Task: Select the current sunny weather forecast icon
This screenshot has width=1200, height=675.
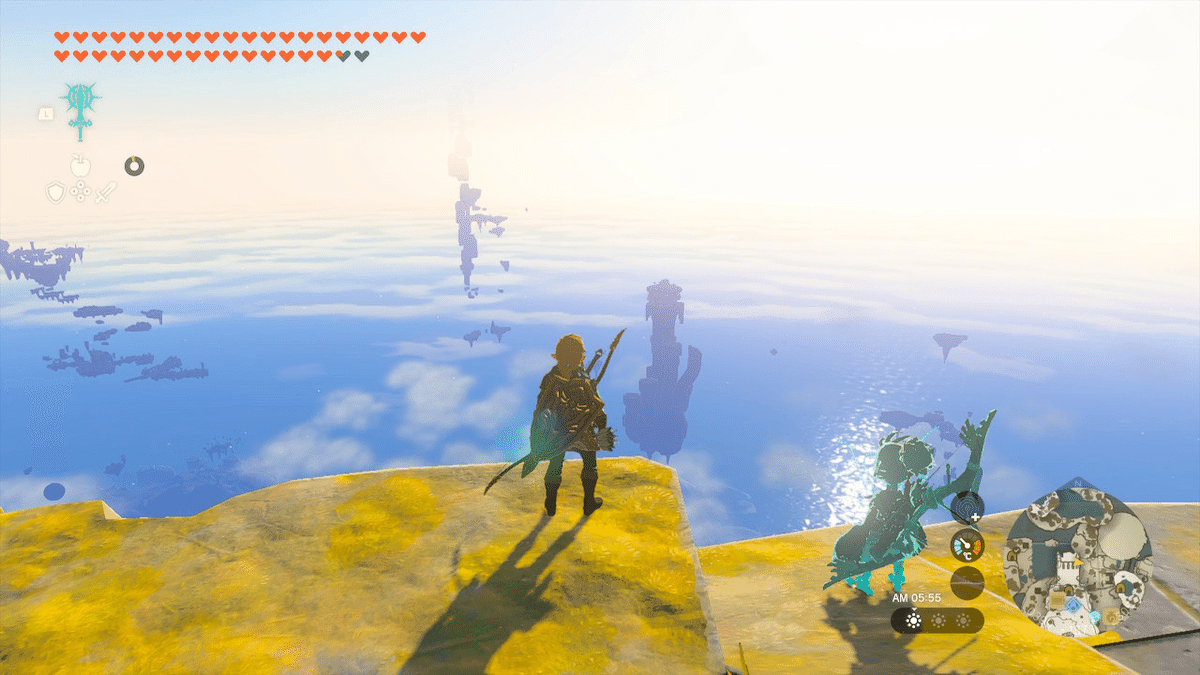Action: pyautogui.click(x=912, y=621)
